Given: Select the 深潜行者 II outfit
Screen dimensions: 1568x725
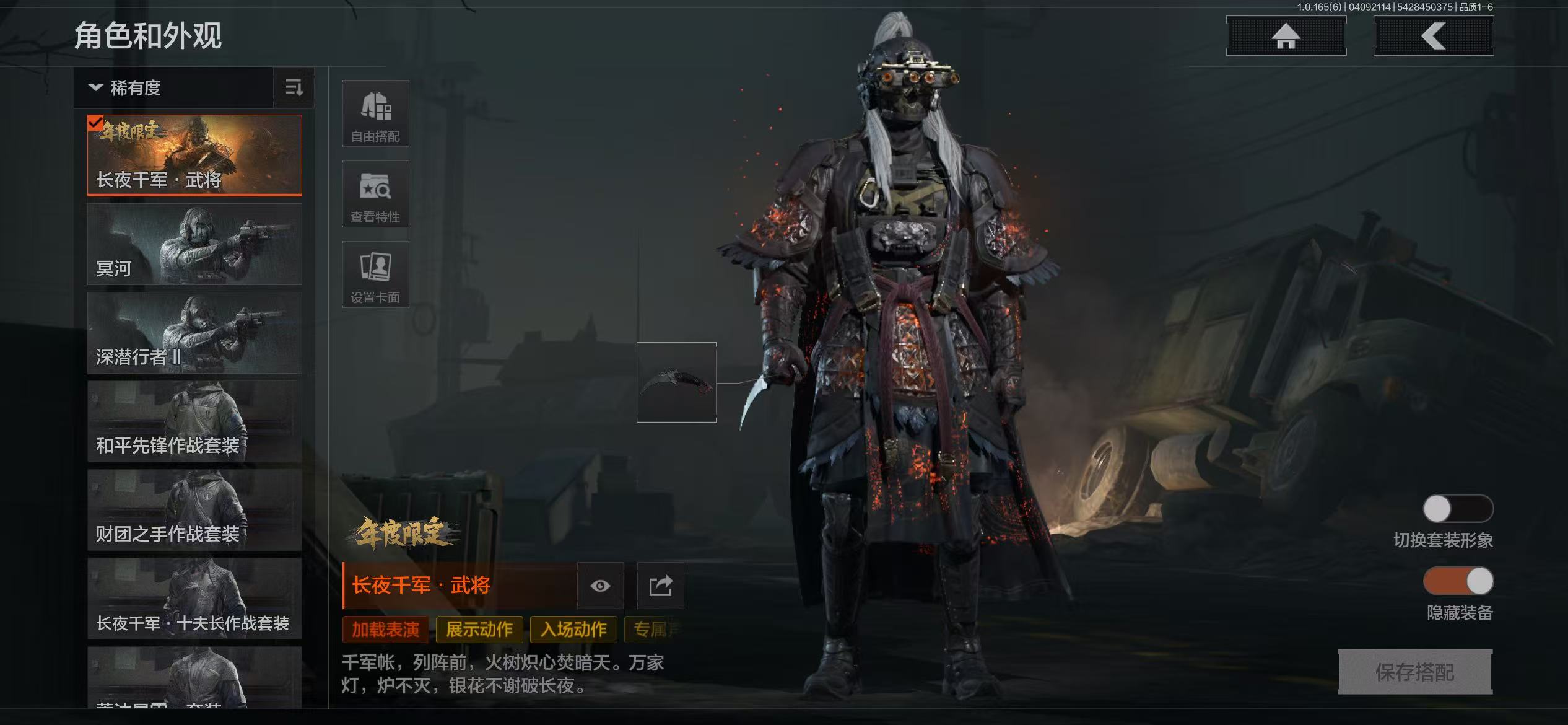Looking at the screenshot, I should 194,333.
